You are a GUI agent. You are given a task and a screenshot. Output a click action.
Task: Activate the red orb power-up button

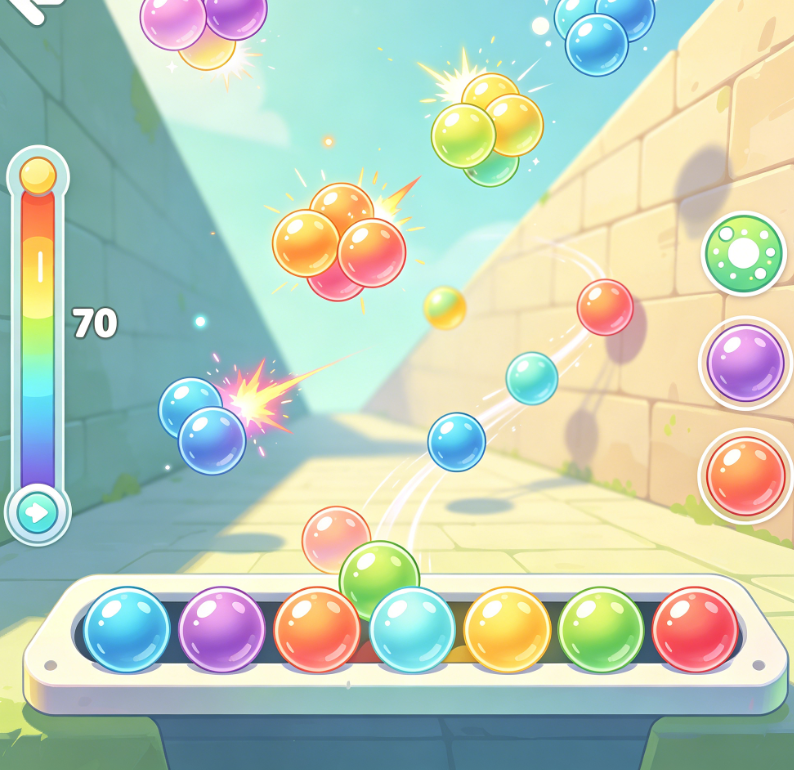click(745, 476)
